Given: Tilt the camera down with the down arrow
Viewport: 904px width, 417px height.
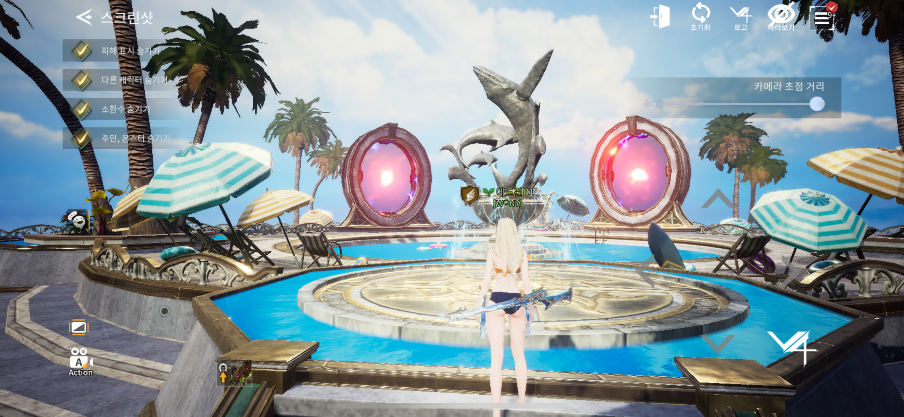Looking at the screenshot, I should coord(717,344).
